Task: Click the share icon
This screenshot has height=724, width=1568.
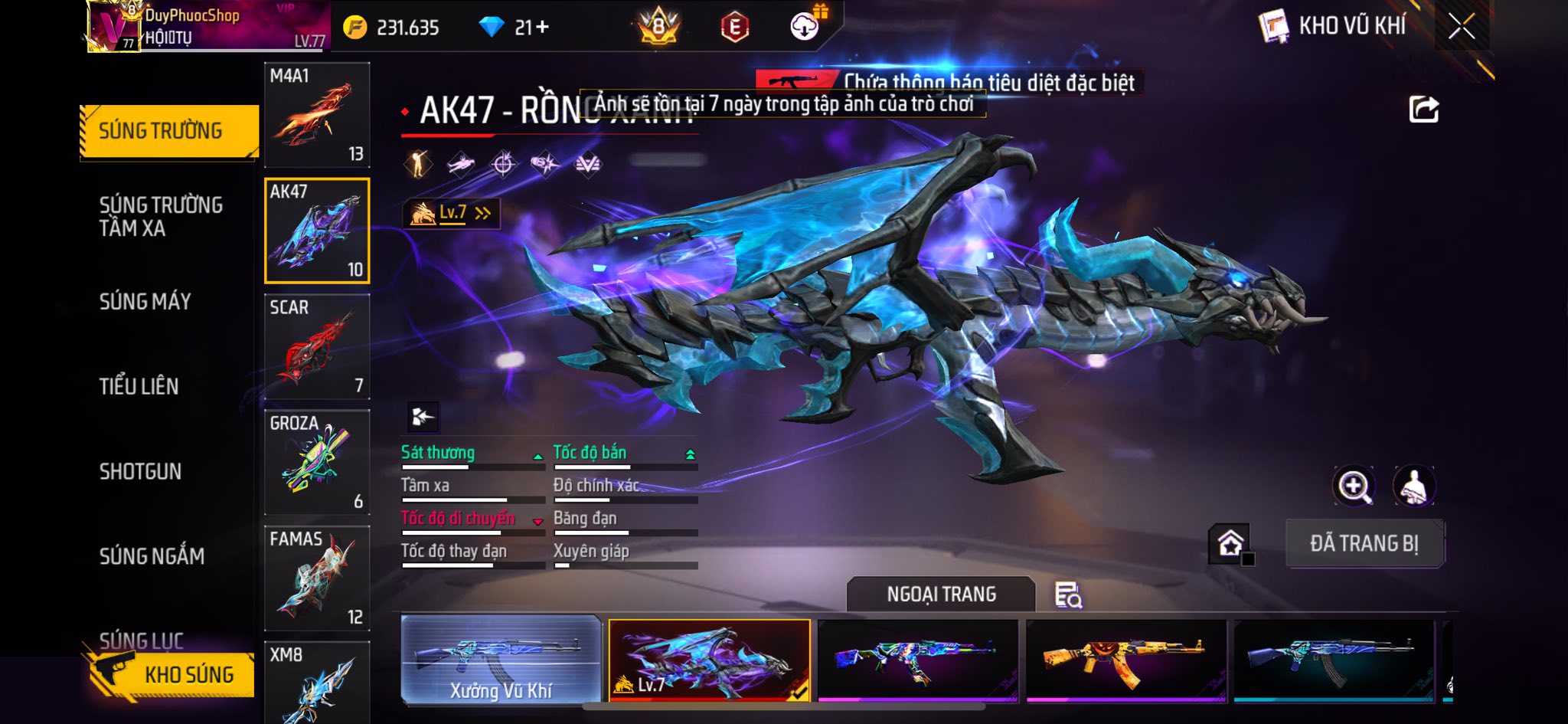Action: click(x=1423, y=110)
